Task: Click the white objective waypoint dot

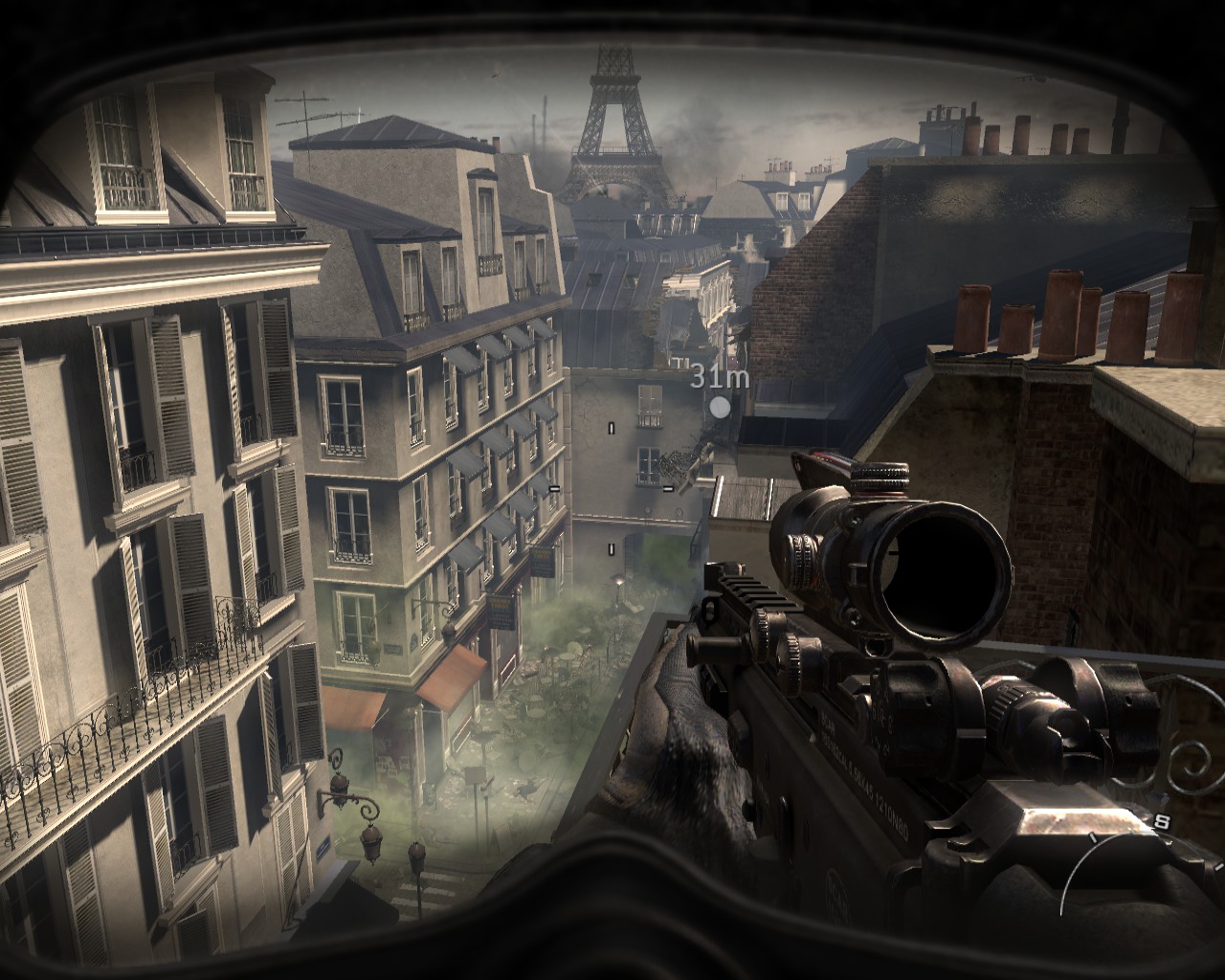Action: coord(720,407)
